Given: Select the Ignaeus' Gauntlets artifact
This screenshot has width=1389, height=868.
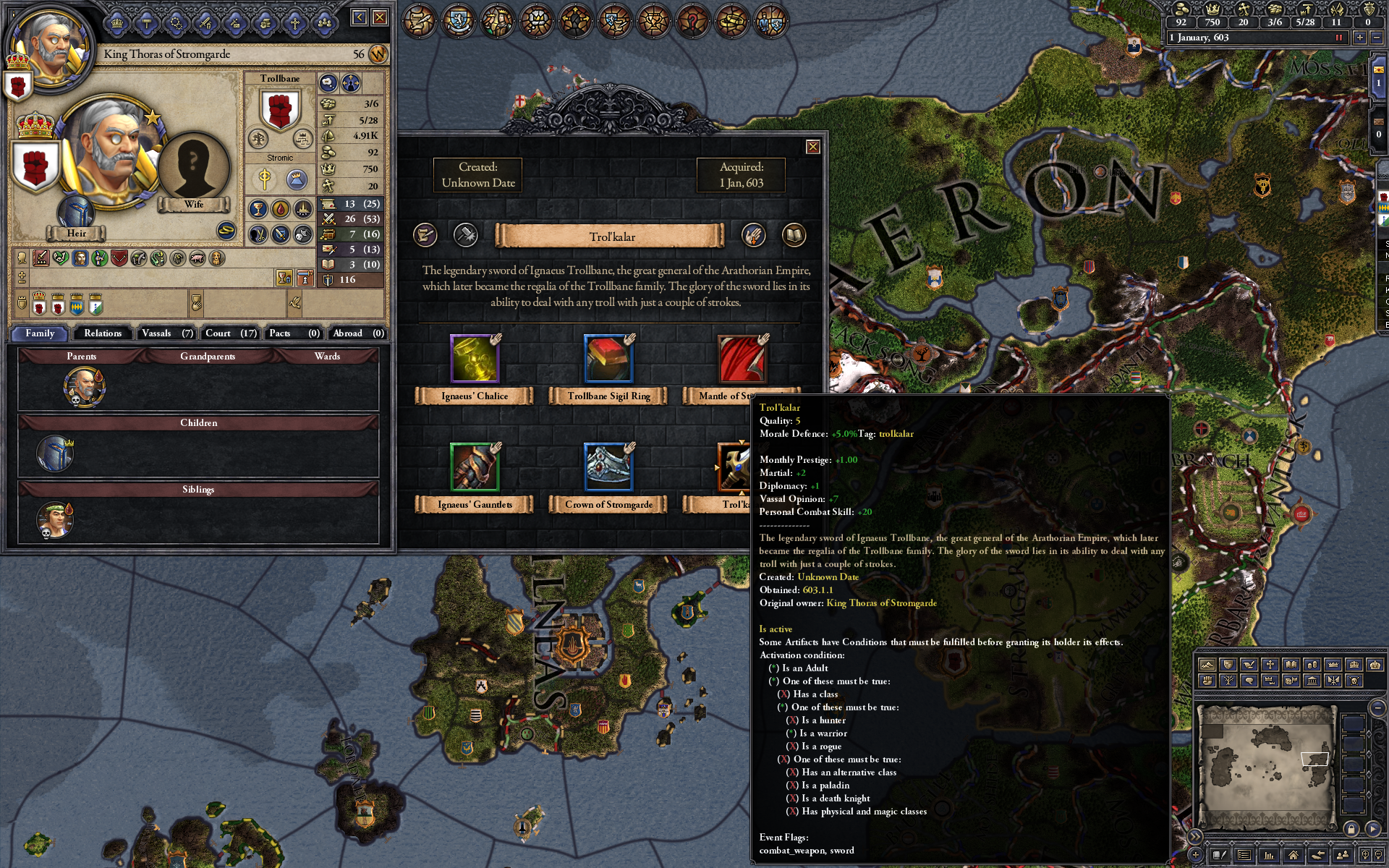Looking at the screenshot, I should click(475, 467).
